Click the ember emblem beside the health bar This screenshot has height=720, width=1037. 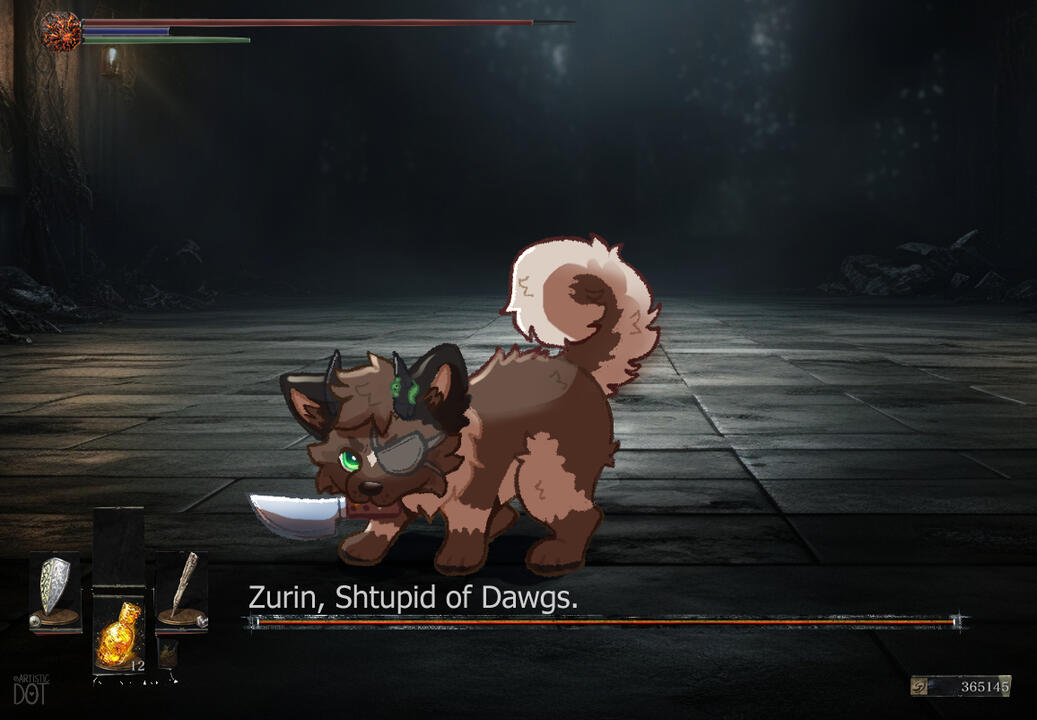60,30
